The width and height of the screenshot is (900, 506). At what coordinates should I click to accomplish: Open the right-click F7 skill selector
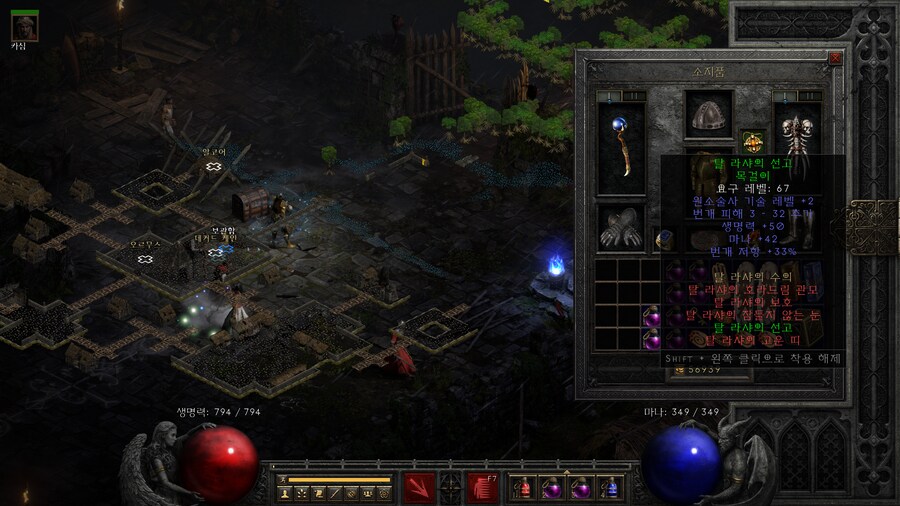pos(483,487)
